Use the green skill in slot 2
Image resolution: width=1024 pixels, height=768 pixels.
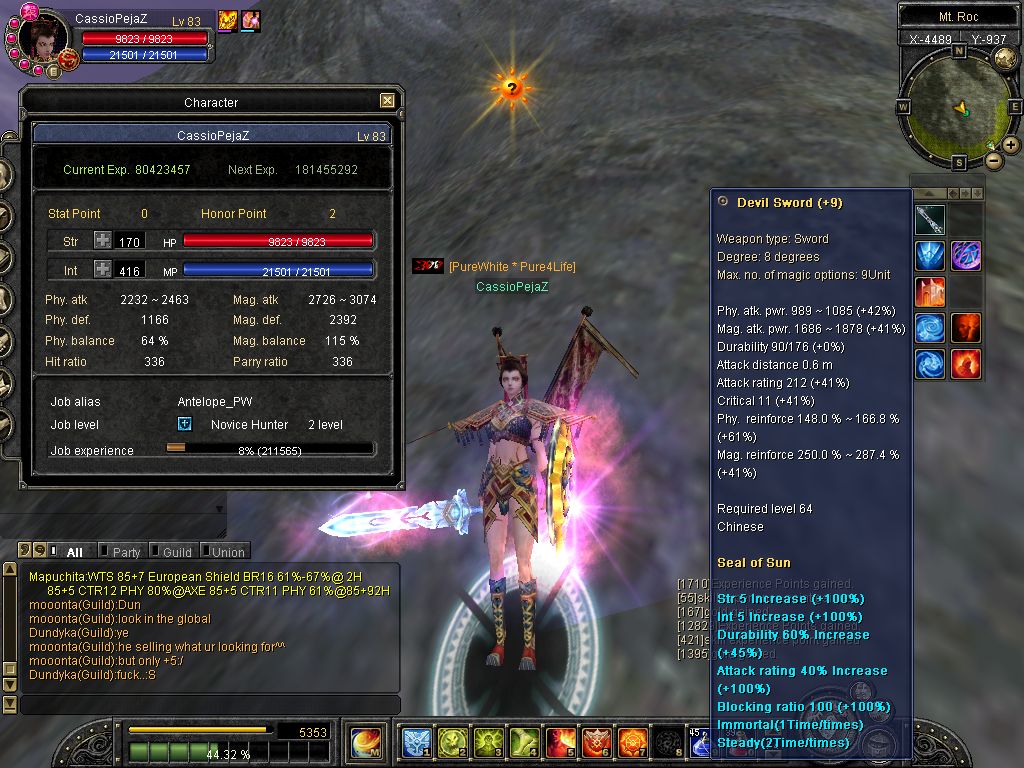point(451,743)
